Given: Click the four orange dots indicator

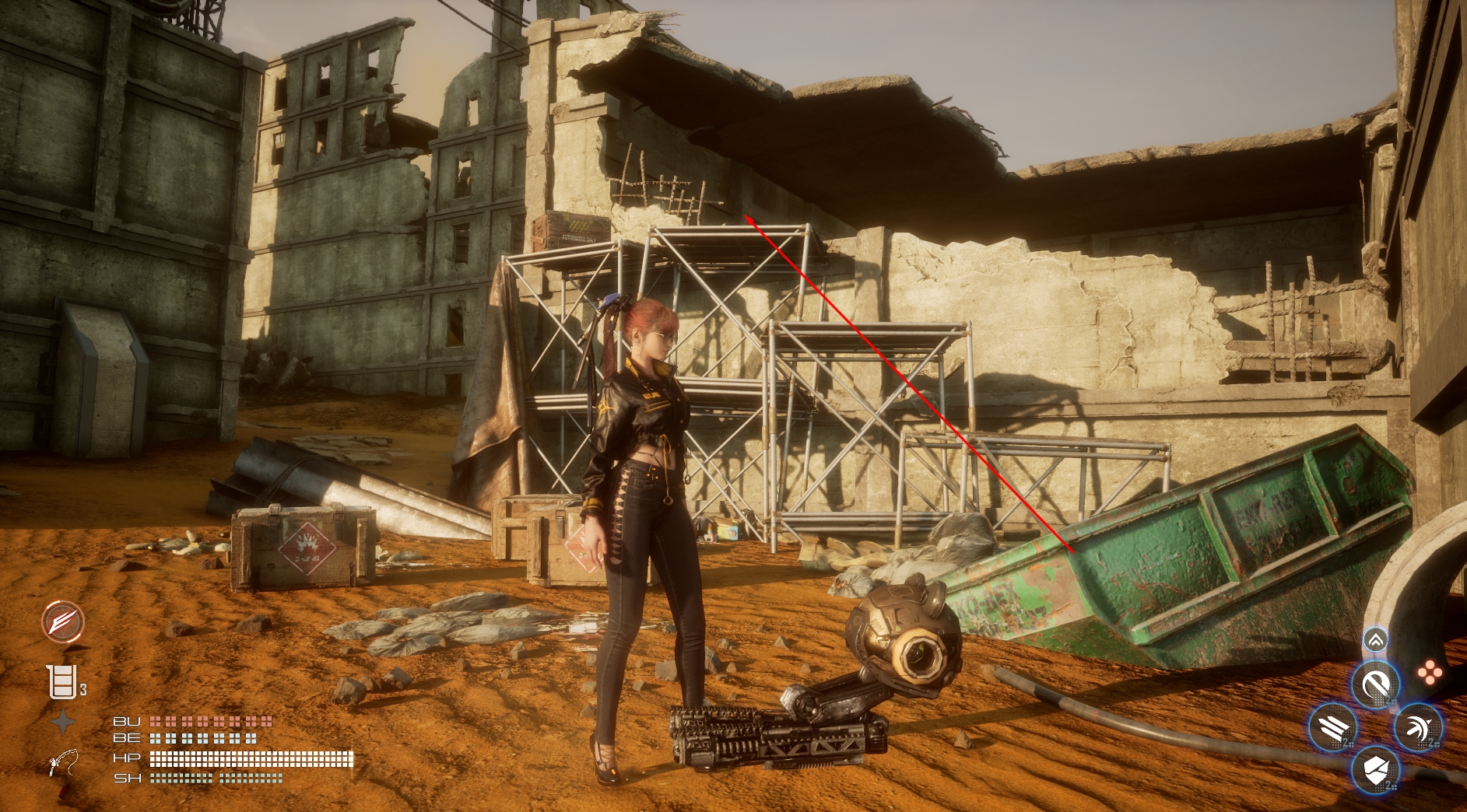Looking at the screenshot, I should coord(1429,673).
